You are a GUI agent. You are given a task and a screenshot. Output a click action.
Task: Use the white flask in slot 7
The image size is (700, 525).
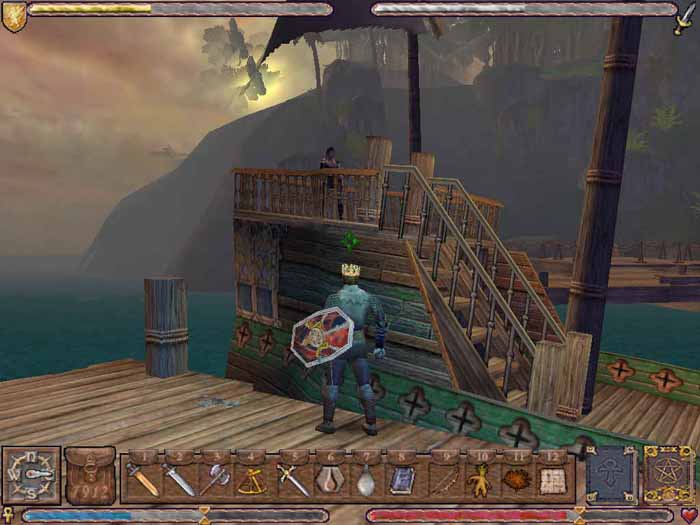coord(366,480)
